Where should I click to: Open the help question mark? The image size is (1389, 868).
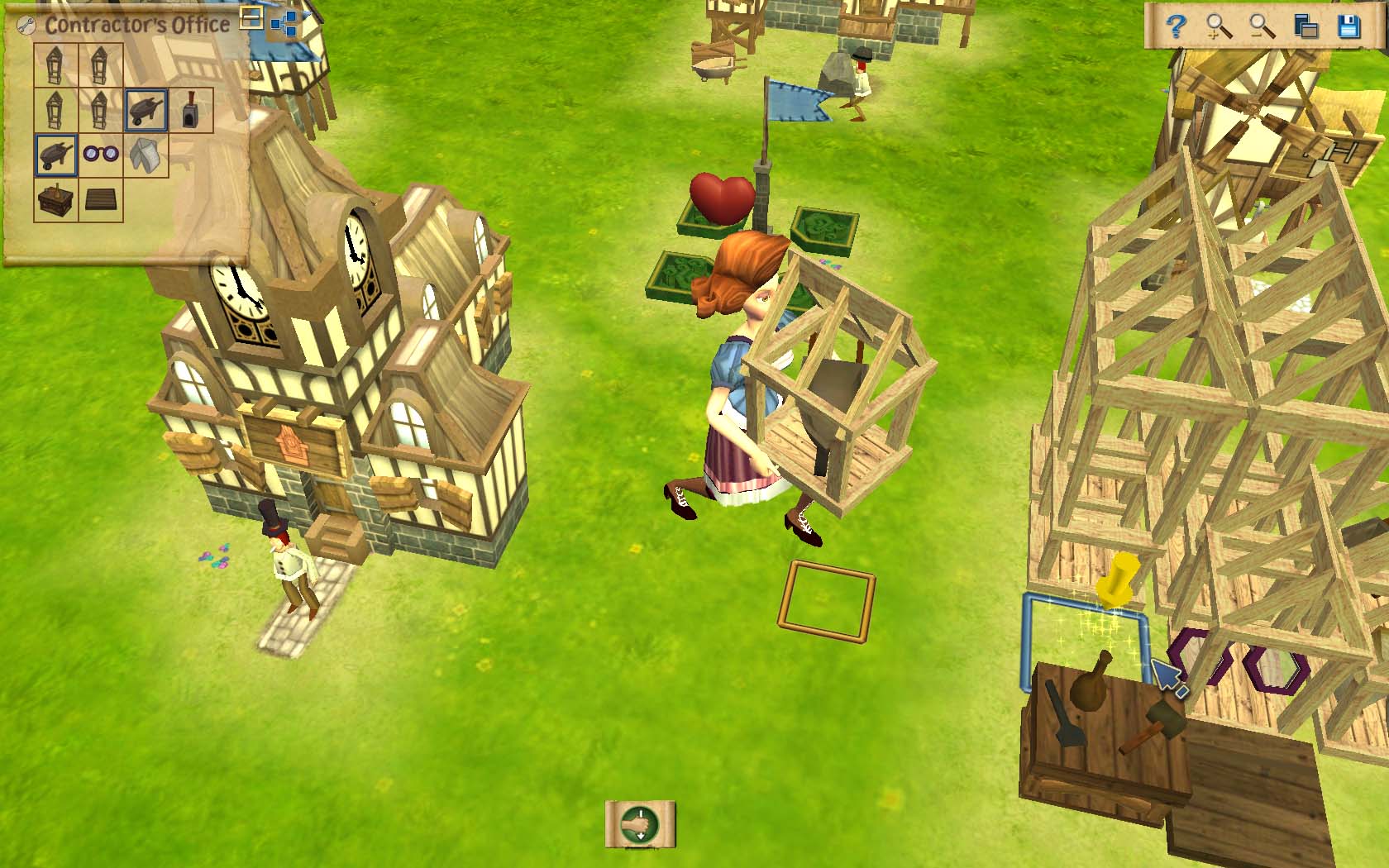click(1176, 28)
